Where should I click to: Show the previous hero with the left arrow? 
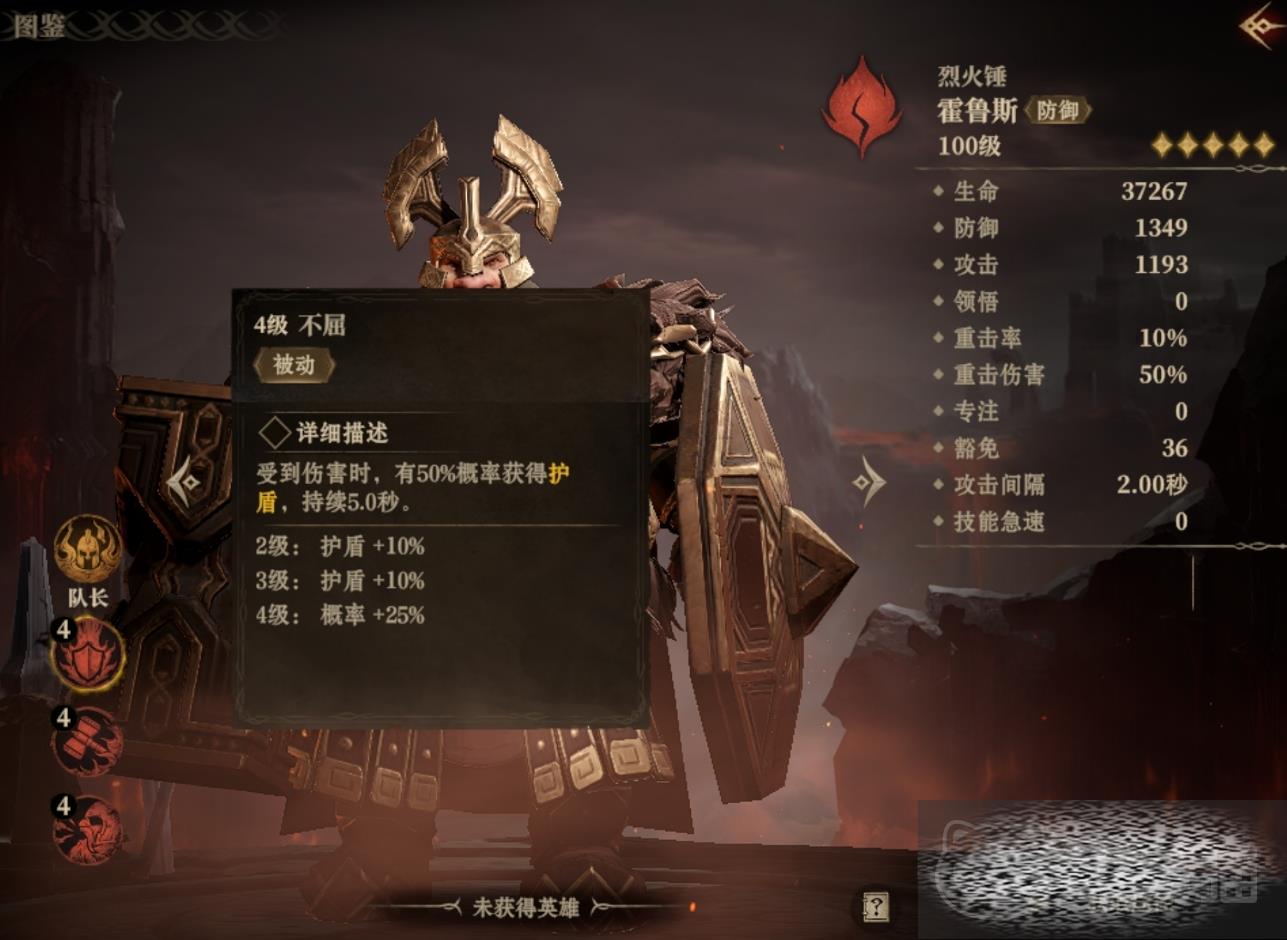[186, 484]
